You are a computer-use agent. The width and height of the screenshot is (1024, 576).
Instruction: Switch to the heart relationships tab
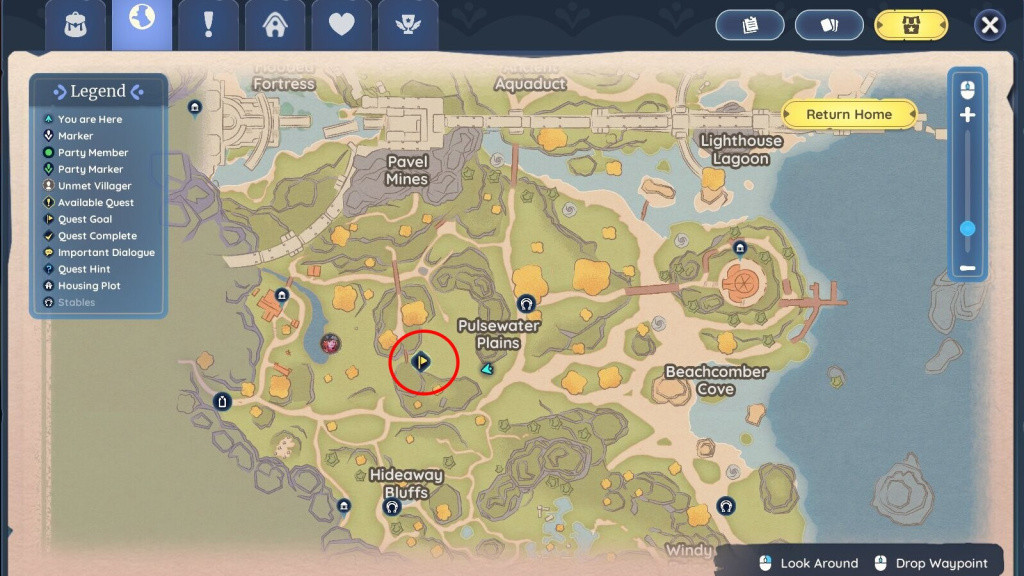point(342,25)
